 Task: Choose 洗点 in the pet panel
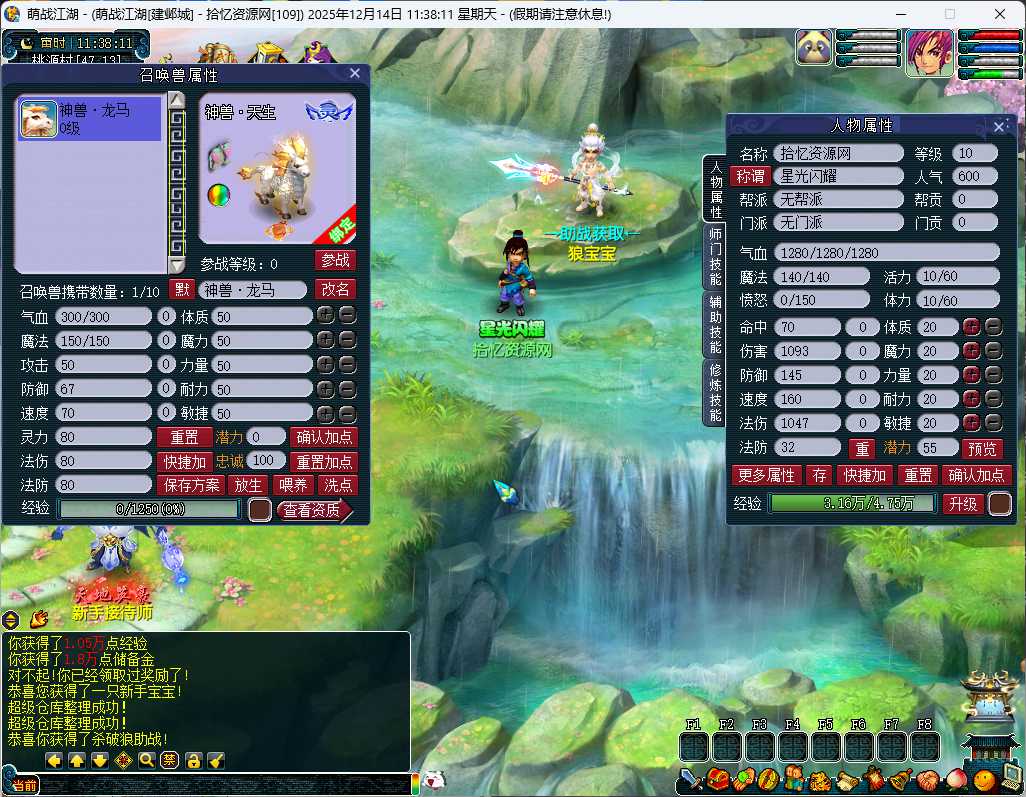pos(338,485)
